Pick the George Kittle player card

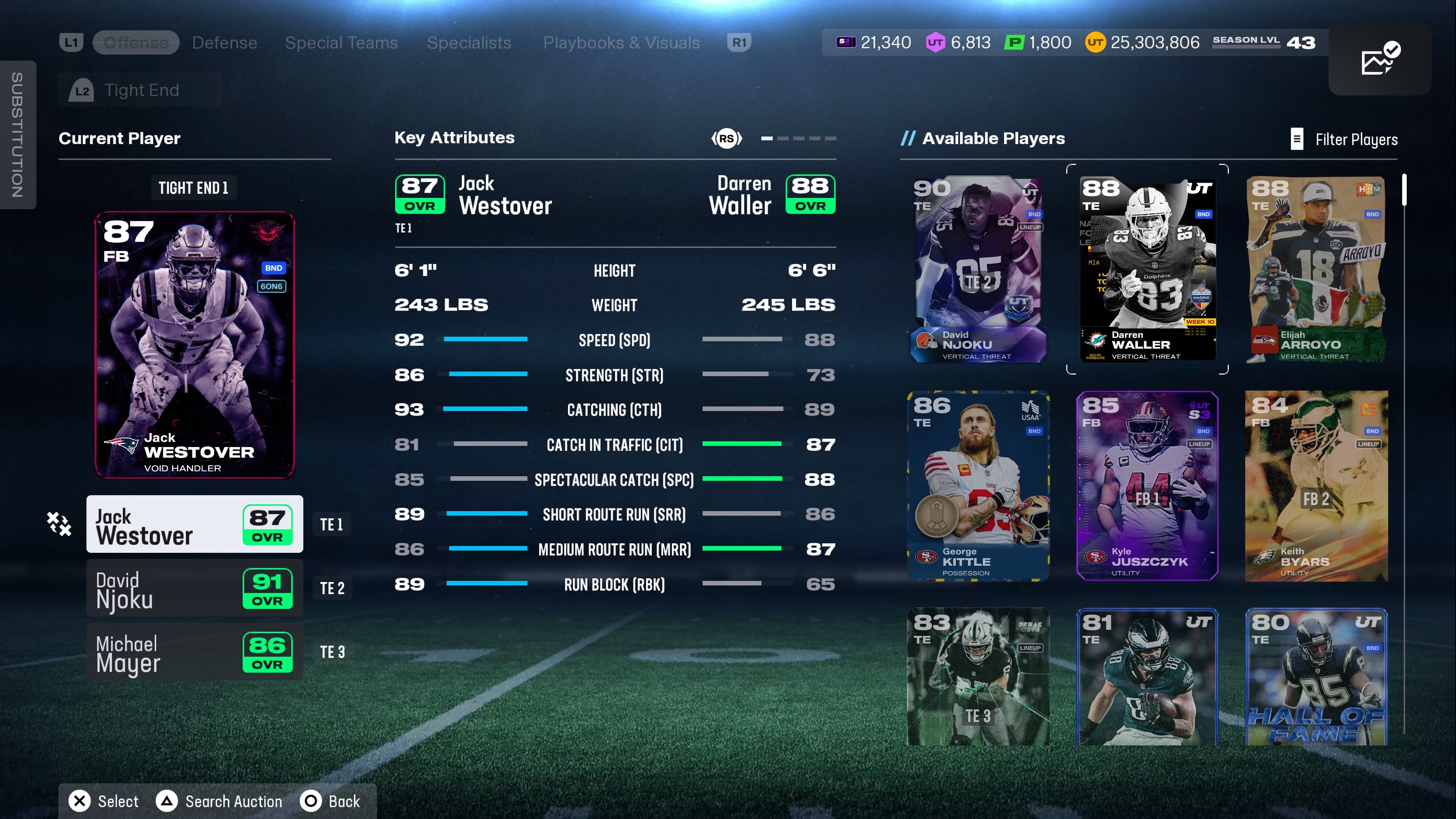pyautogui.click(x=978, y=486)
